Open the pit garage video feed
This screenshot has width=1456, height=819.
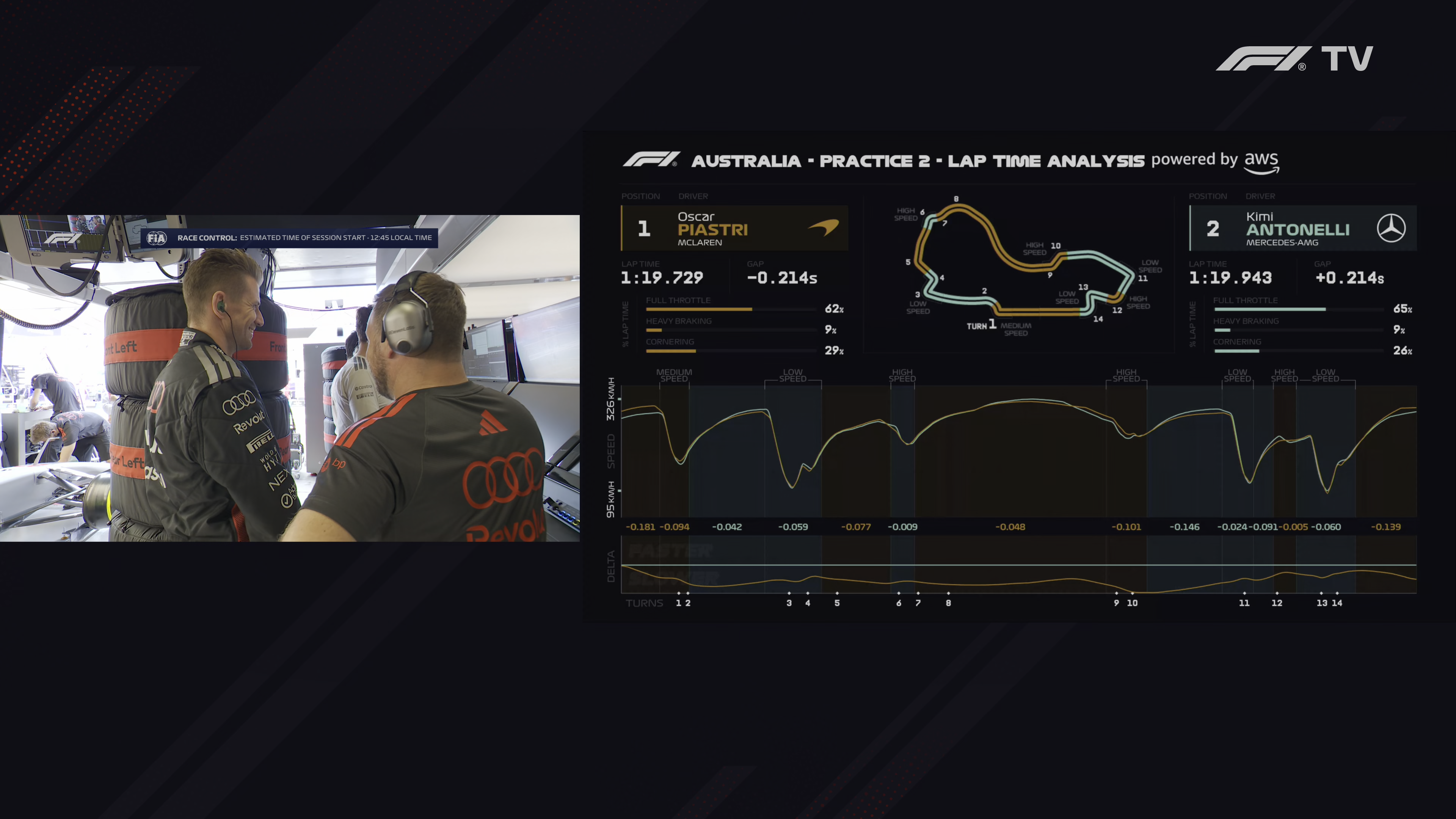[x=289, y=378]
